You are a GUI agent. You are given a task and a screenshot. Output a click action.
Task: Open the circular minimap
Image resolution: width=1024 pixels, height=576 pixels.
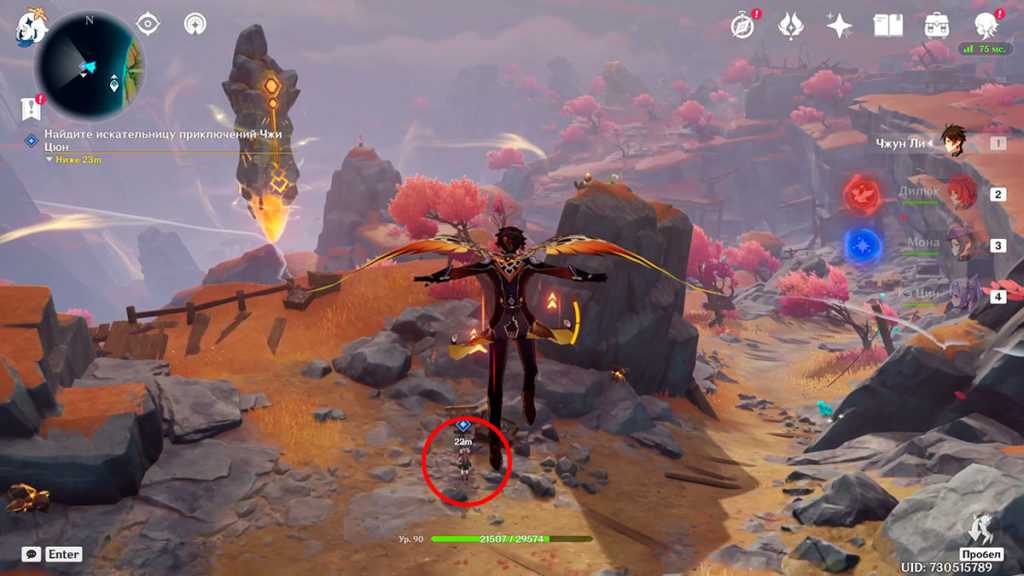88,66
